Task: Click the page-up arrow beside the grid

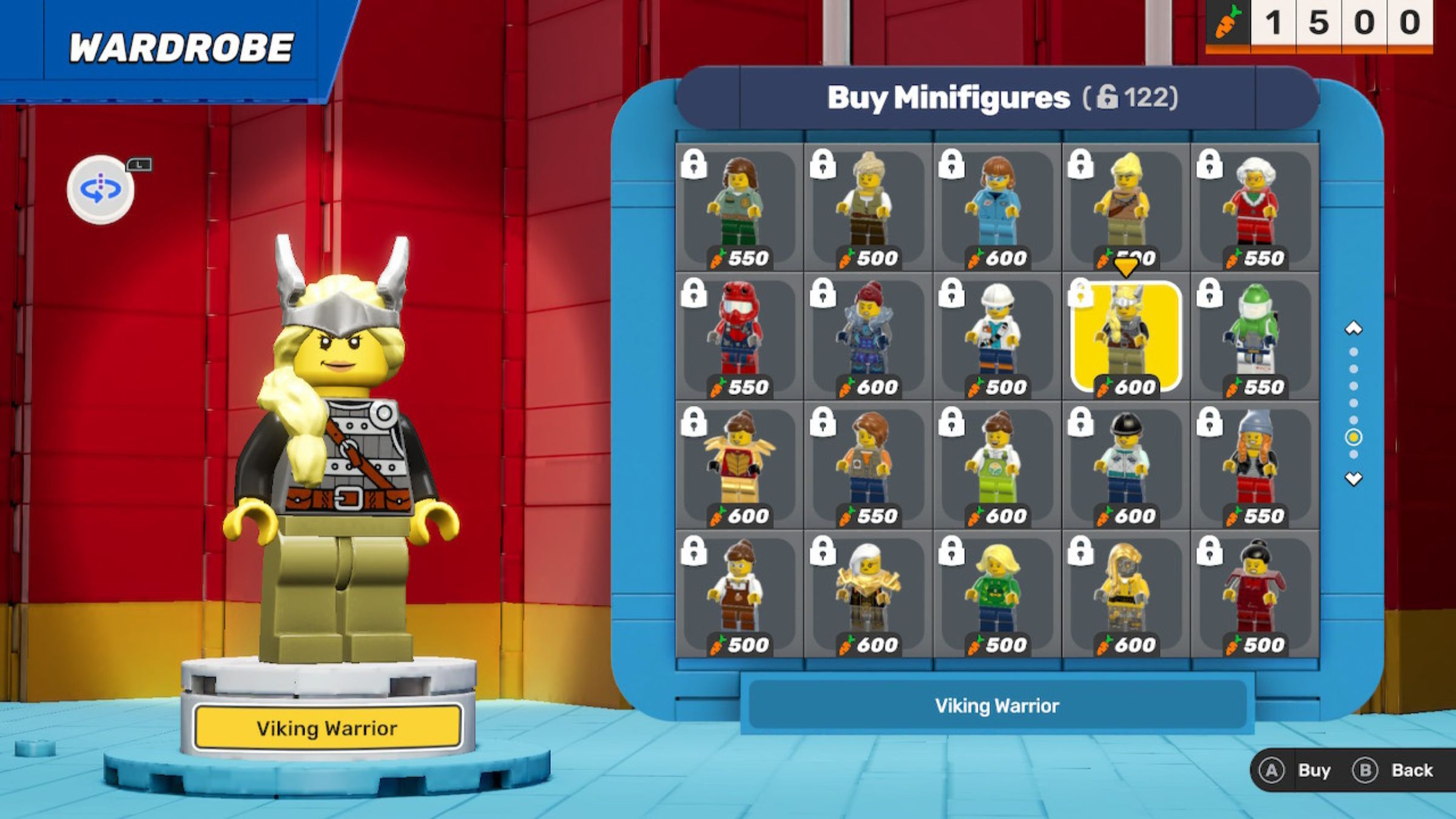Action: point(1353,329)
